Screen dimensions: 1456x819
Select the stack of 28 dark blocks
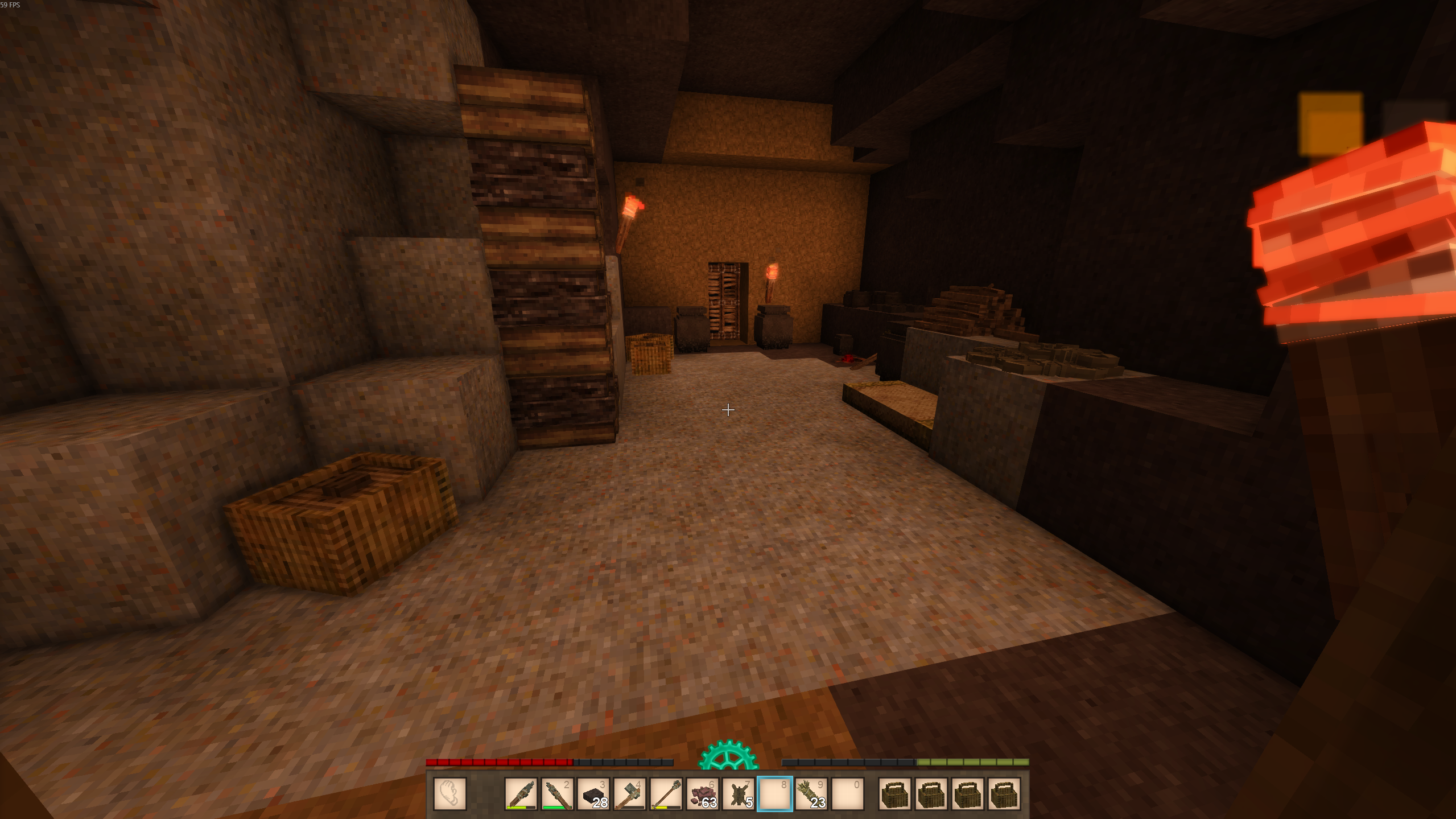(594, 793)
